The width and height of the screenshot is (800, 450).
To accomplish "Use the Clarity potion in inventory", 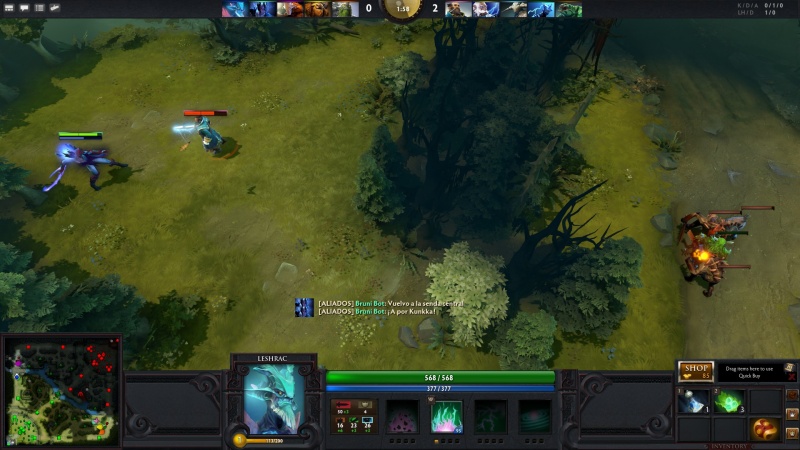I will click(x=692, y=401).
